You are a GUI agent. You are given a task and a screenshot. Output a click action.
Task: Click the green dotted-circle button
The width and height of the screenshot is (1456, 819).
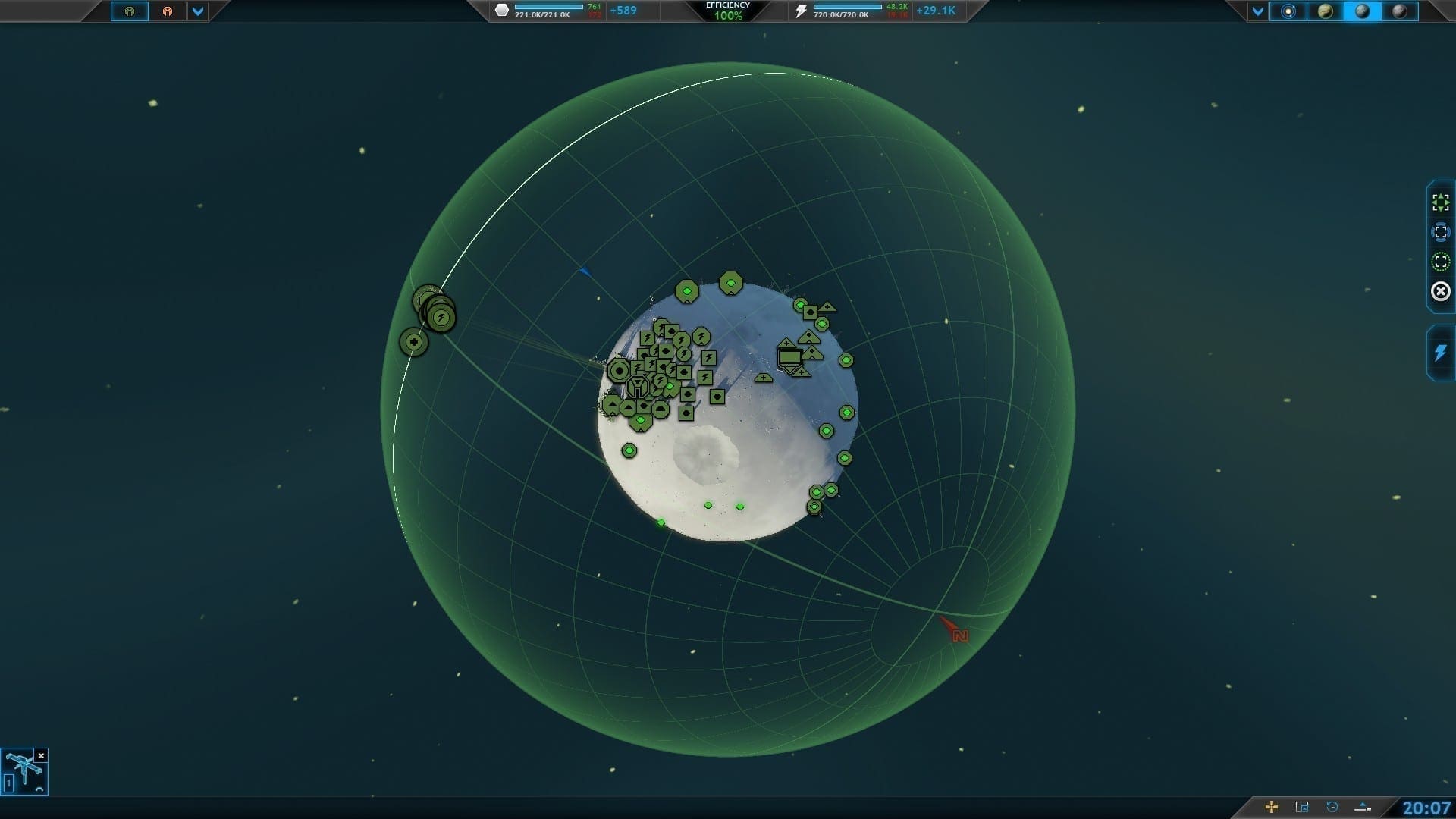pos(1440,262)
